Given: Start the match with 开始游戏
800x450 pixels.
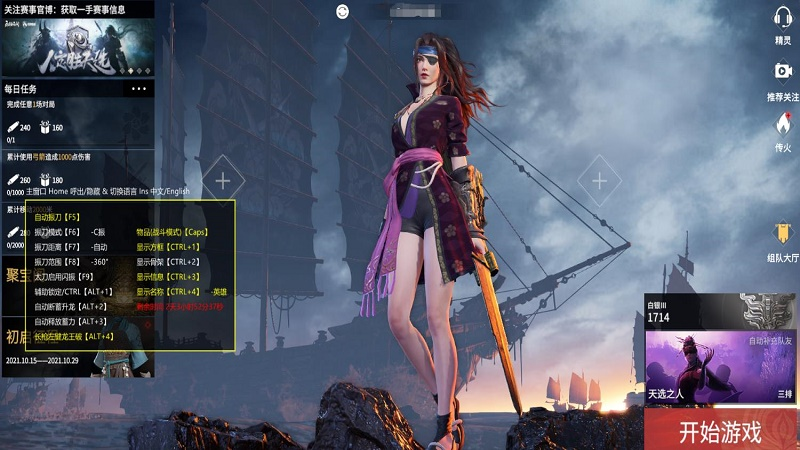Looking at the screenshot, I should pos(720,431).
